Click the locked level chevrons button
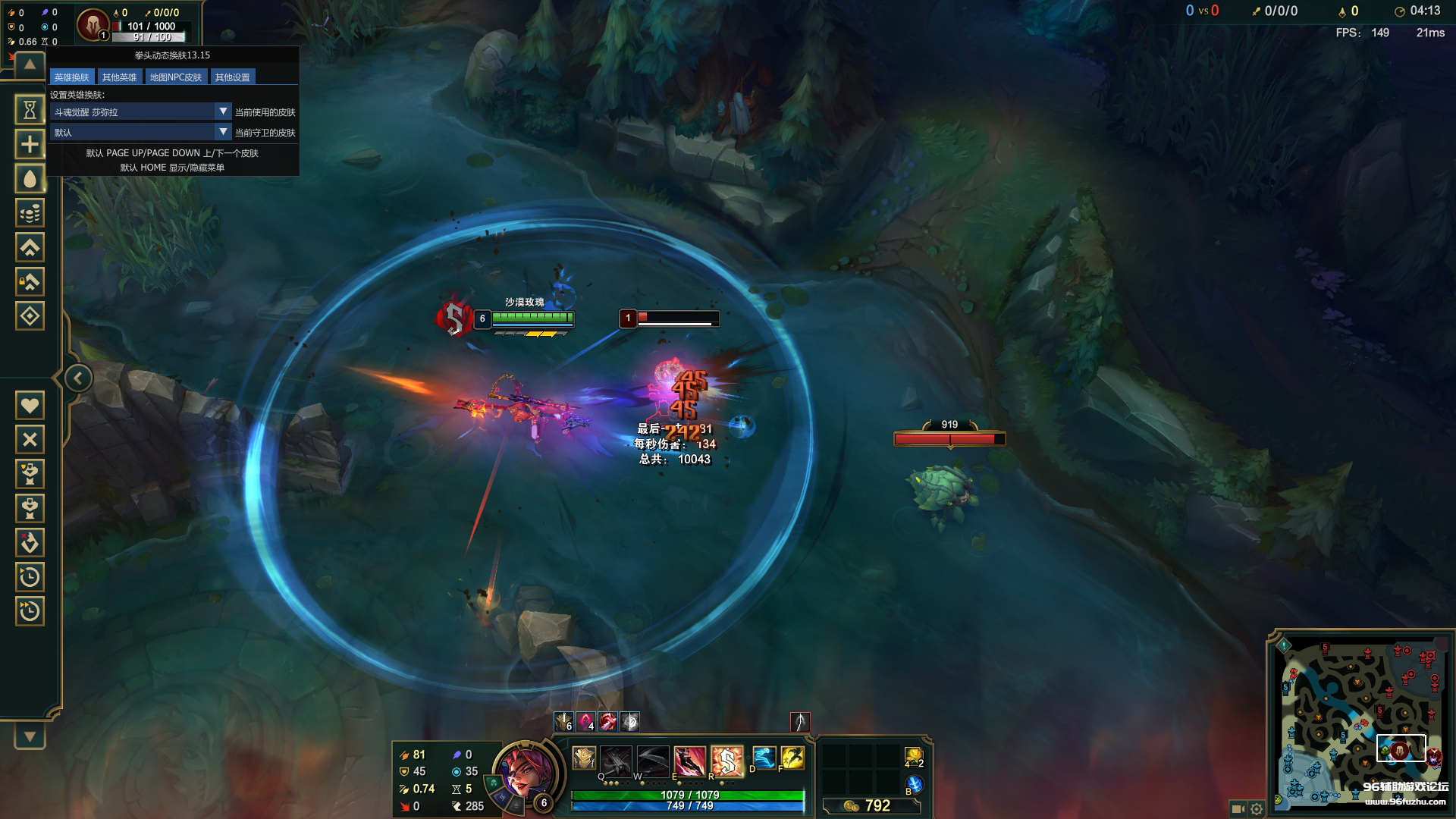Image resolution: width=1456 pixels, height=819 pixels. tap(30, 282)
